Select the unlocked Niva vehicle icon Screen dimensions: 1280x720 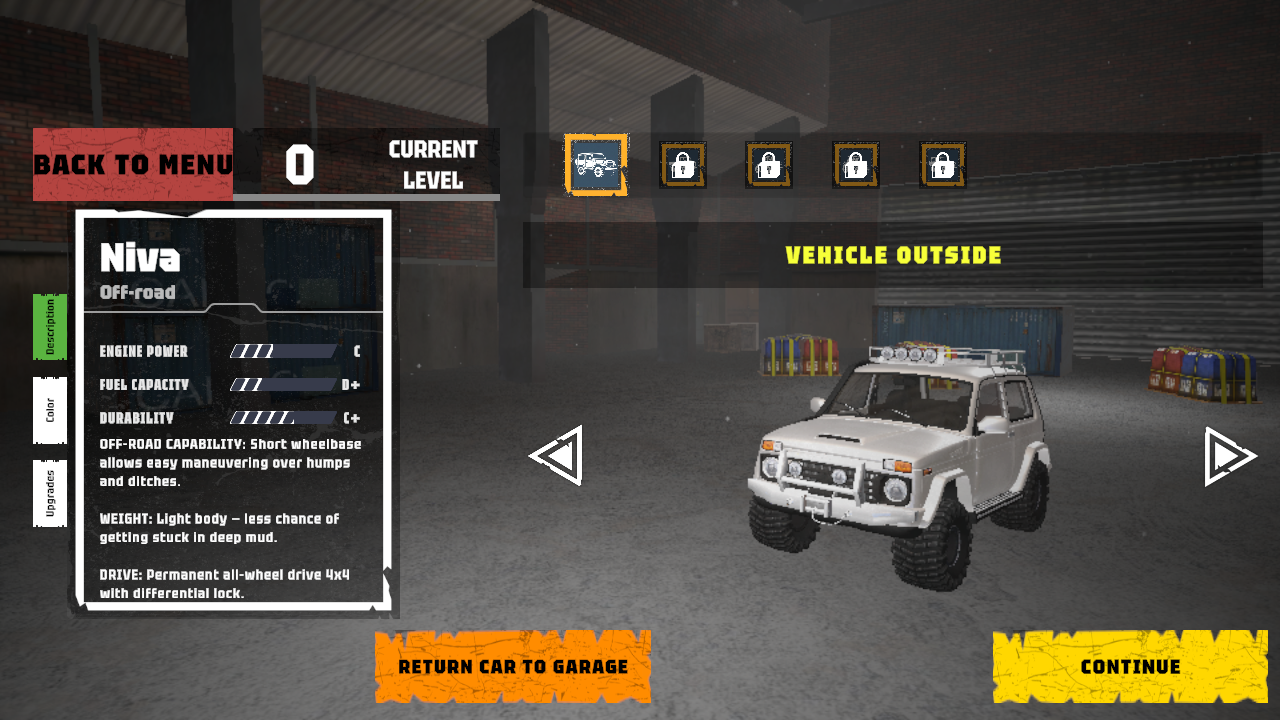pyautogui.click(x=596, y=164)
